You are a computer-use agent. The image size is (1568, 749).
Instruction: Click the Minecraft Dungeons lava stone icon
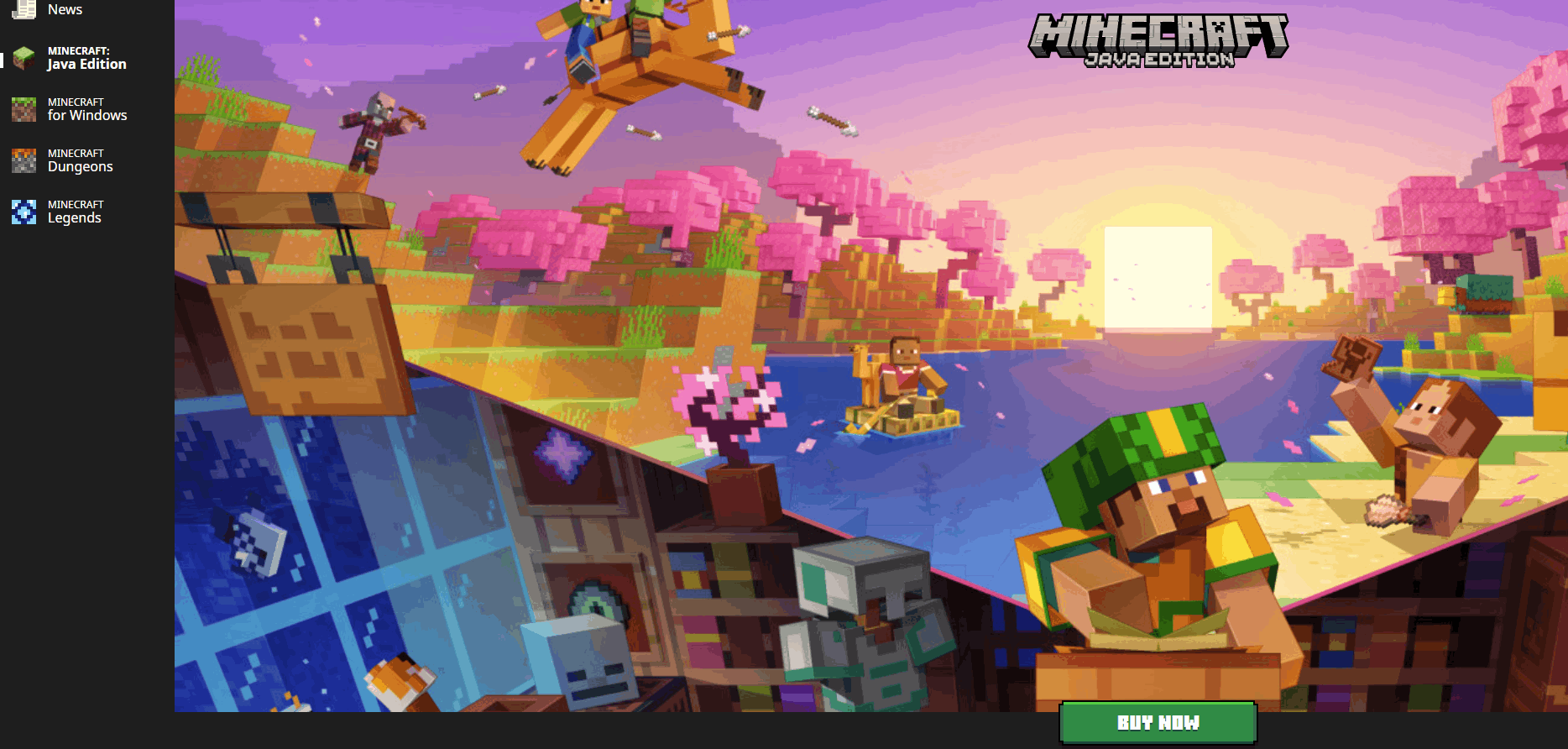[22, 160]
